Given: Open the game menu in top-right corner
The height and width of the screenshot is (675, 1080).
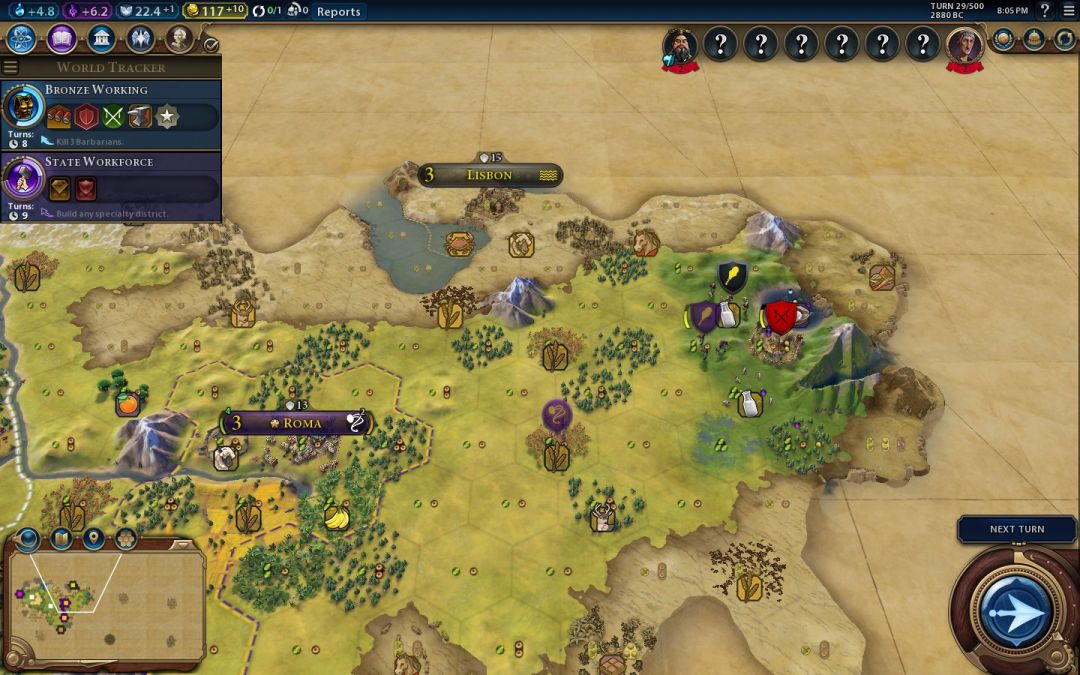Looking at the screenshot, I should pos(1067,11).
